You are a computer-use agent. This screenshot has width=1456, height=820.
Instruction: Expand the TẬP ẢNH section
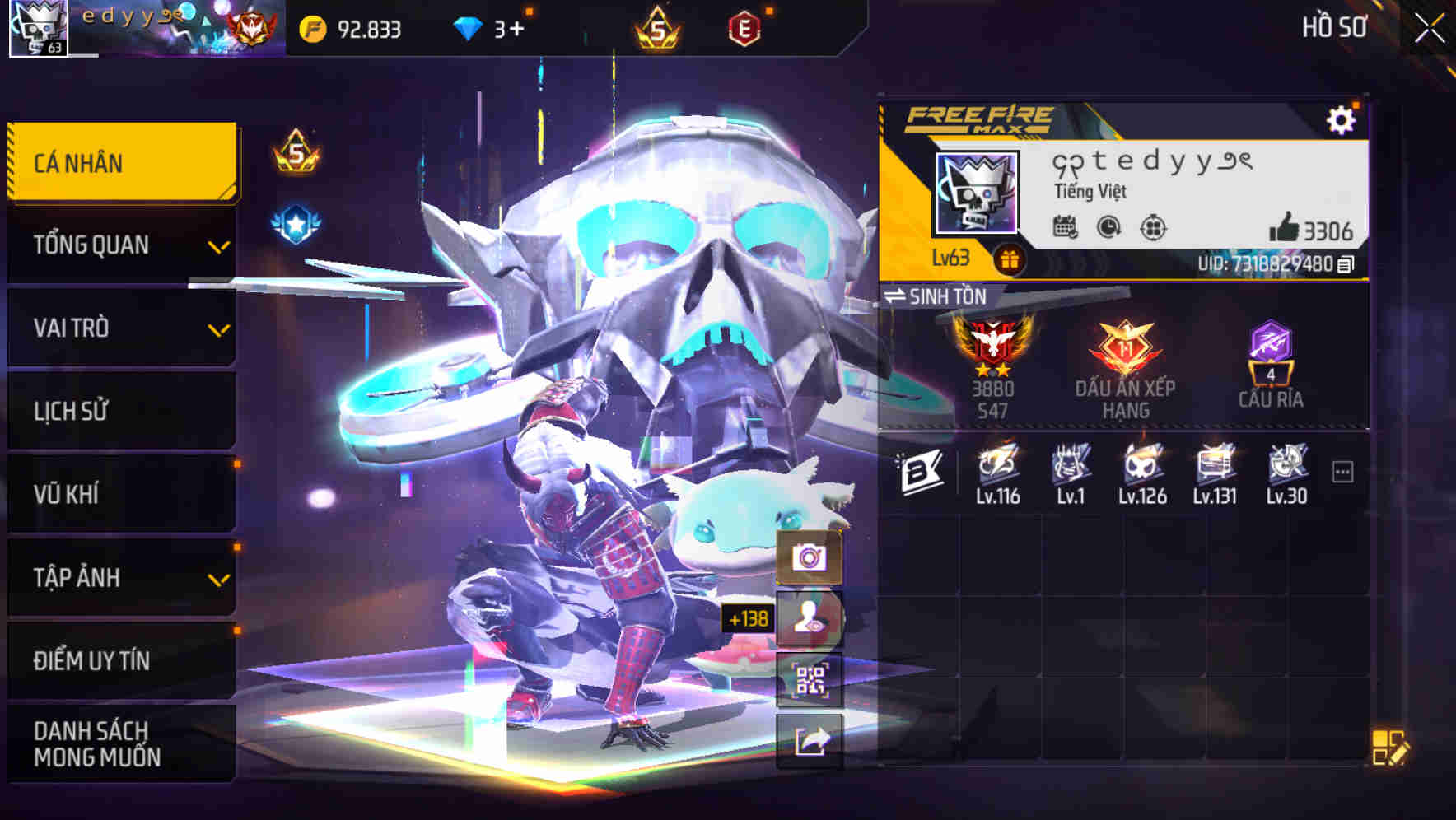click(120, 578)
